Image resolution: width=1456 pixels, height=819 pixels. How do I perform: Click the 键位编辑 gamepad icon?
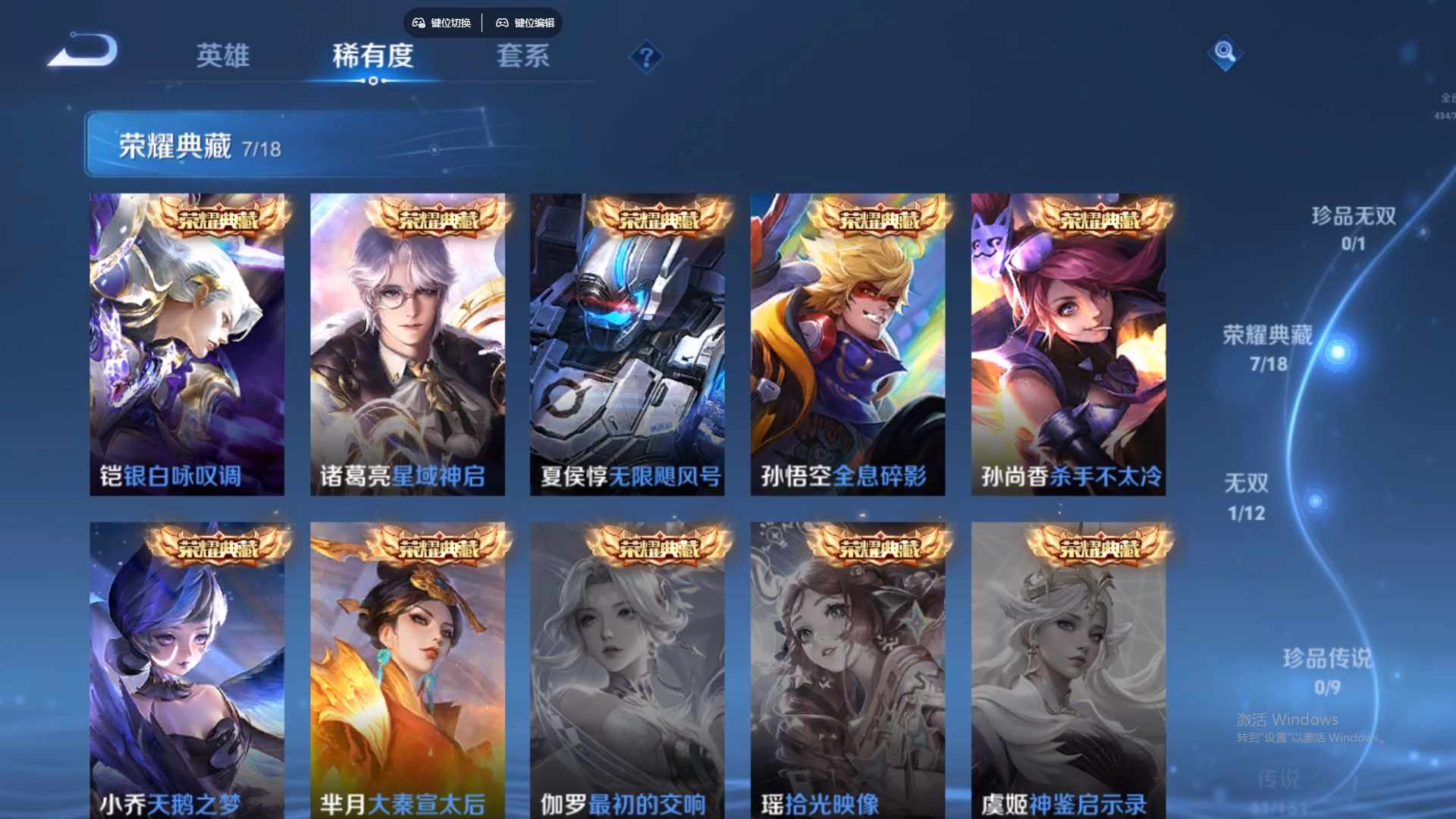(x=502, y=23)
